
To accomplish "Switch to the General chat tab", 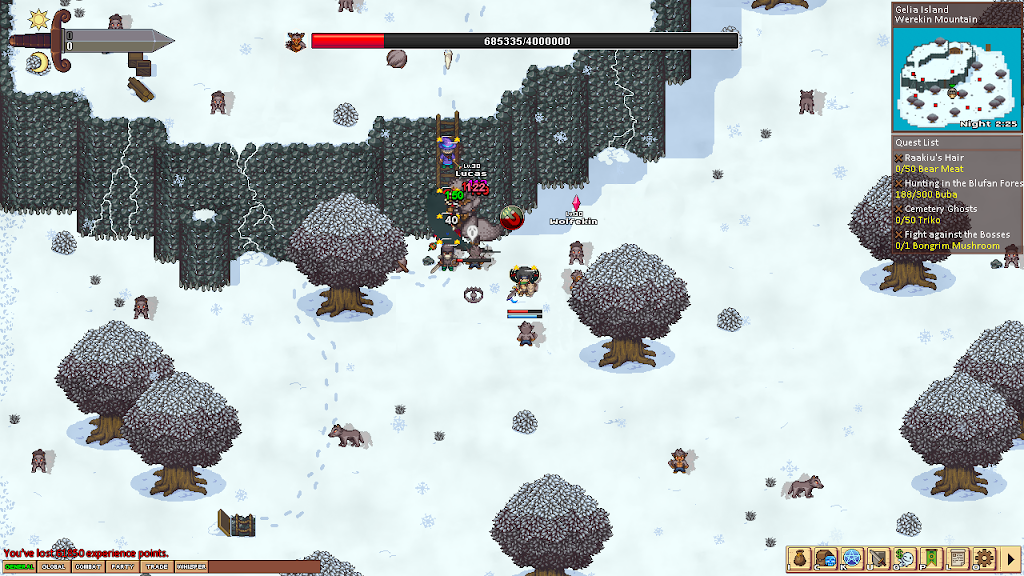I will click(x=19, y=567).
